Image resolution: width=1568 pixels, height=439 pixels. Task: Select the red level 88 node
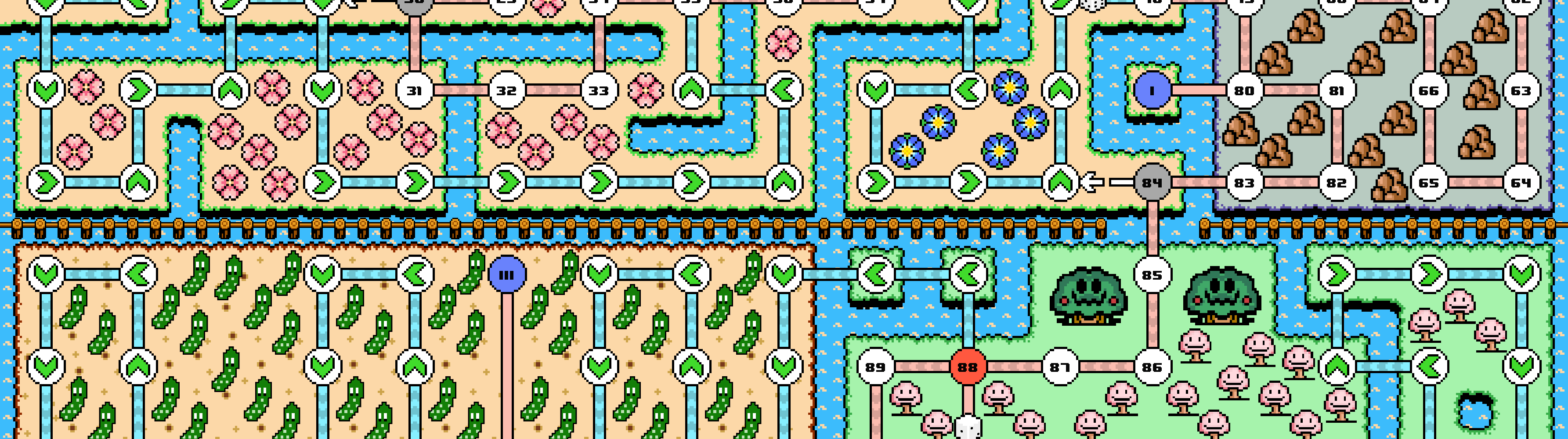point(967,367)
